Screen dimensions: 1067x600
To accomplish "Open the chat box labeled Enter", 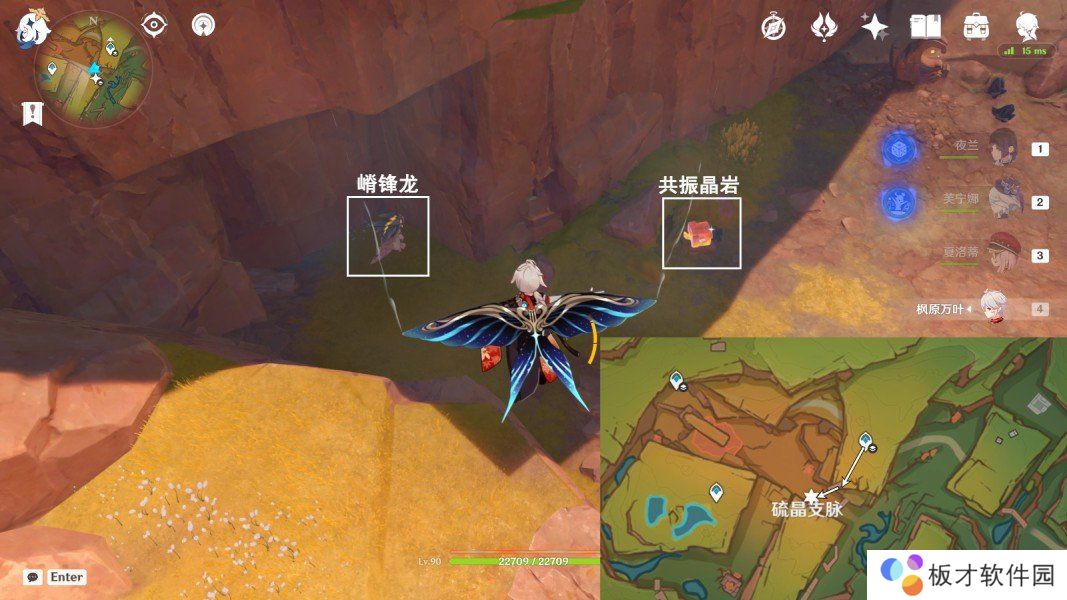I will (x=56, y=577).
